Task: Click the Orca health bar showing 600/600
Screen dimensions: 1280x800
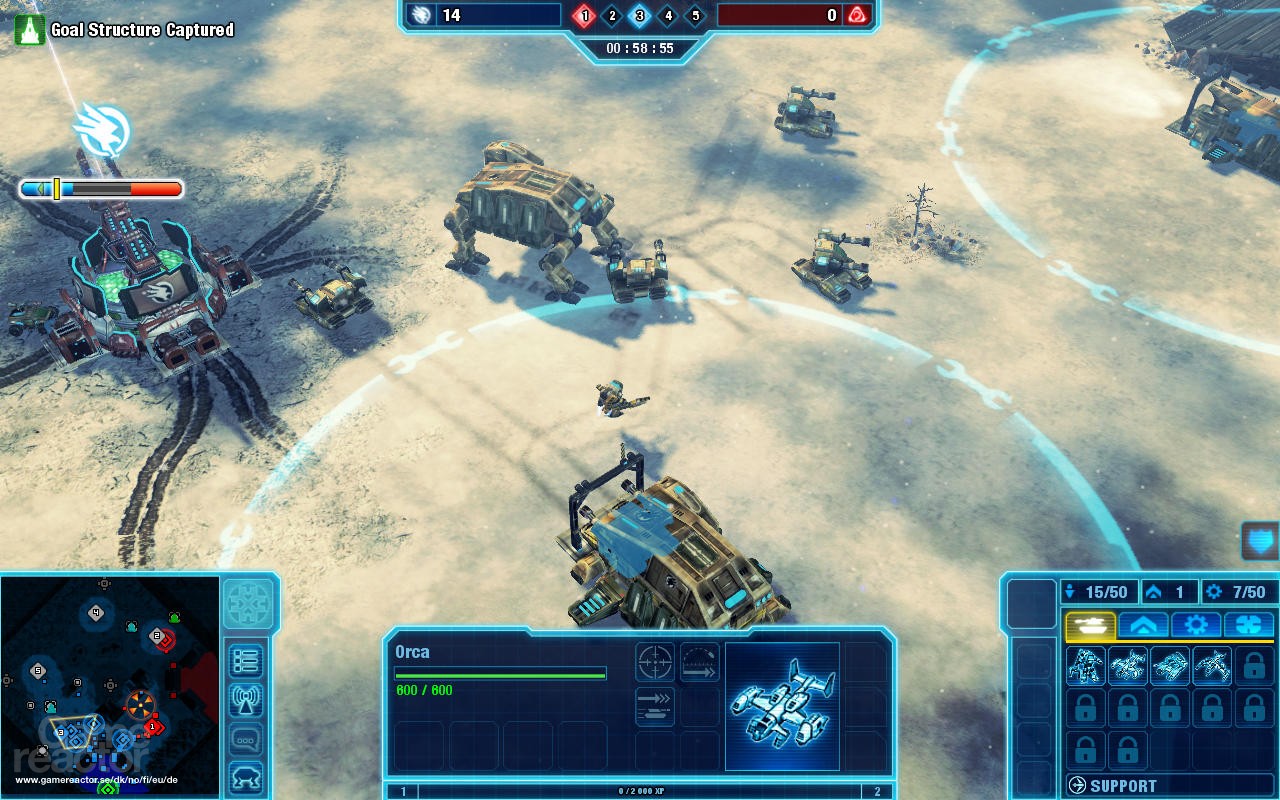Action: (x=501, y=674)
